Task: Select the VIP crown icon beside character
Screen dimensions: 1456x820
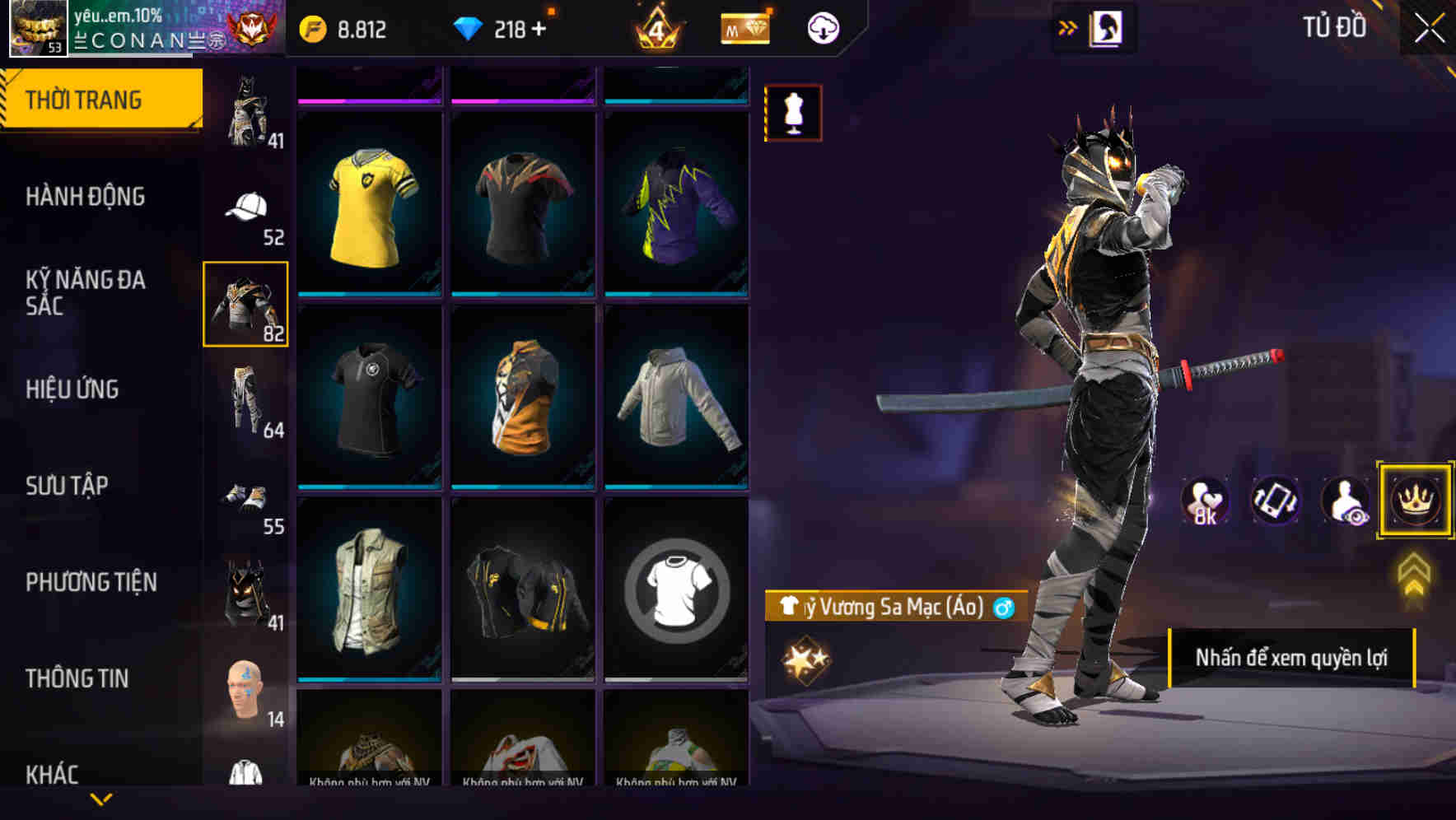Action: click(1413, 501)
